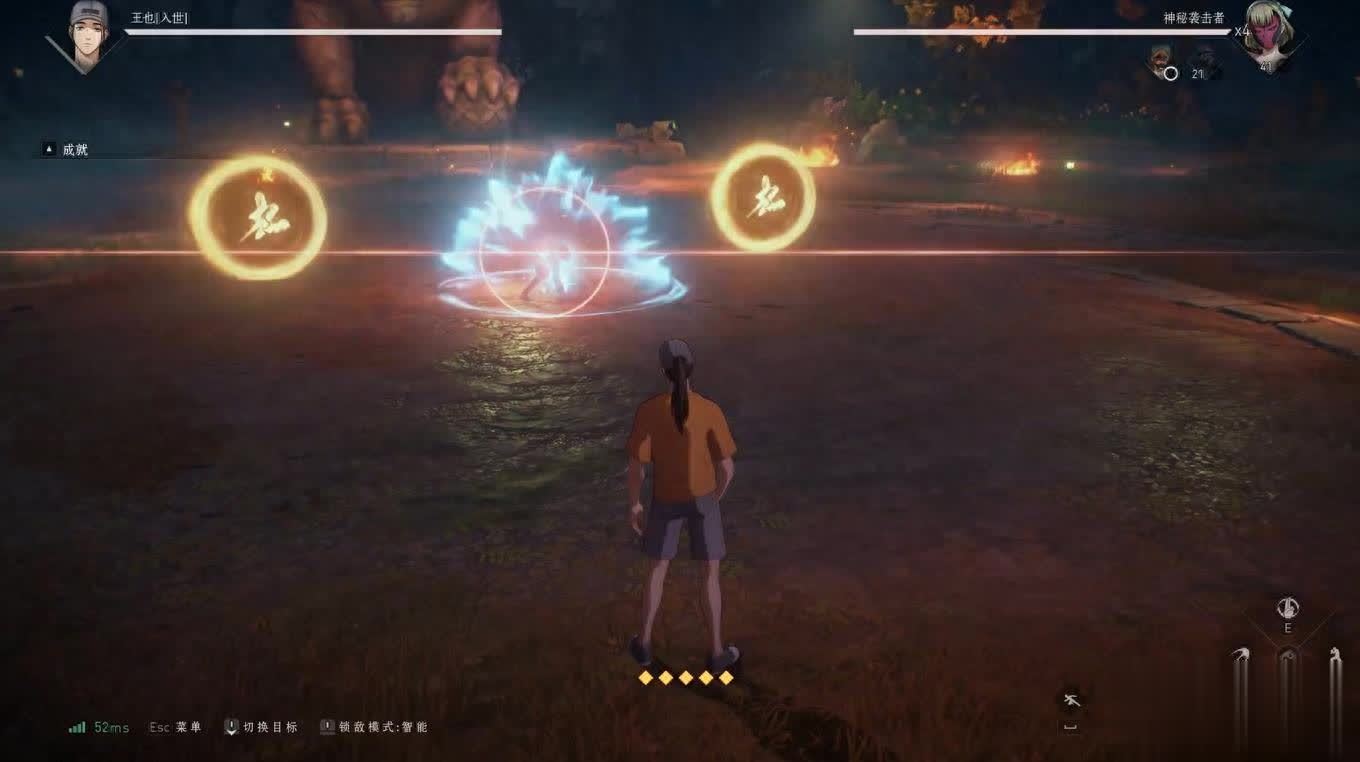Viewport: 1360px width, 762px height.
Task: Select the masked 神秘袭击者 enemy portrait
Action: [x=1269, y=36]
